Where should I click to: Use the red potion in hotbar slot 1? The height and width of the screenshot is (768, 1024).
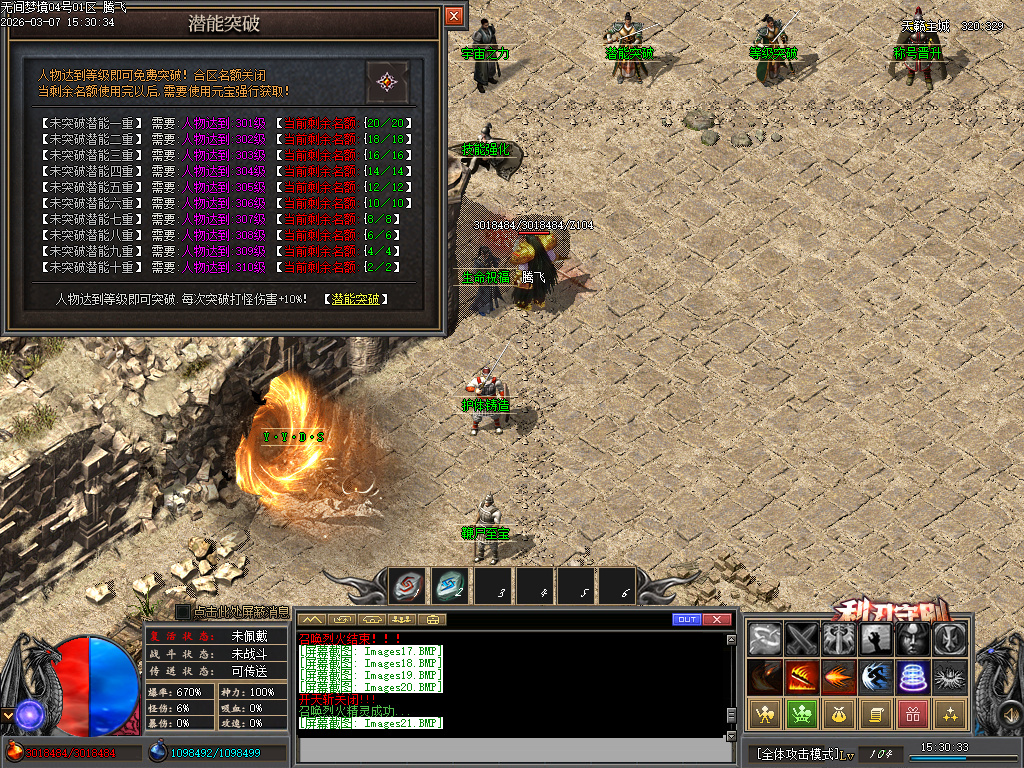pos(408,586)
